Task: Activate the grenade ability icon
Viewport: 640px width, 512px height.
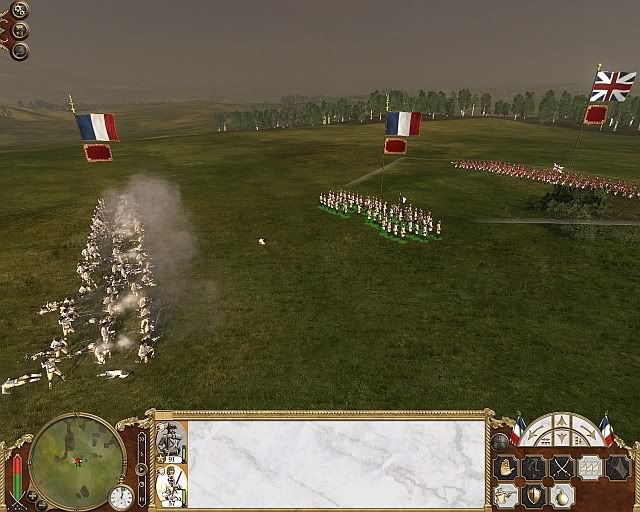Action: 562,495
